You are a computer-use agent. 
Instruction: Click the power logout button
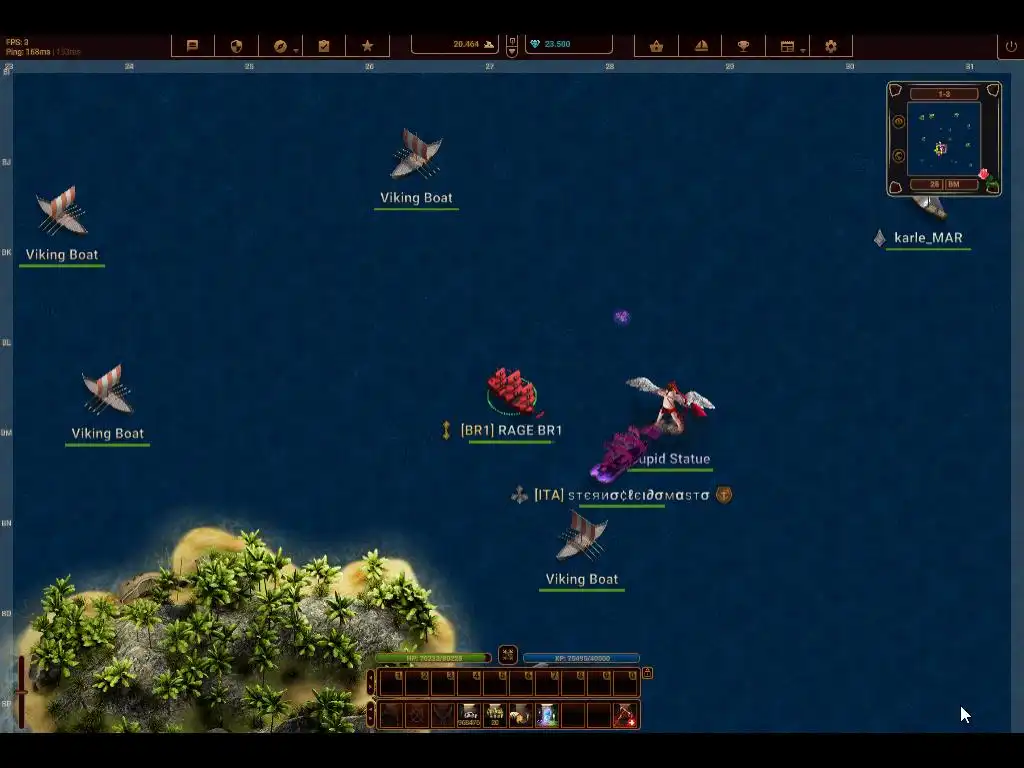click(x=1011, y=46)
